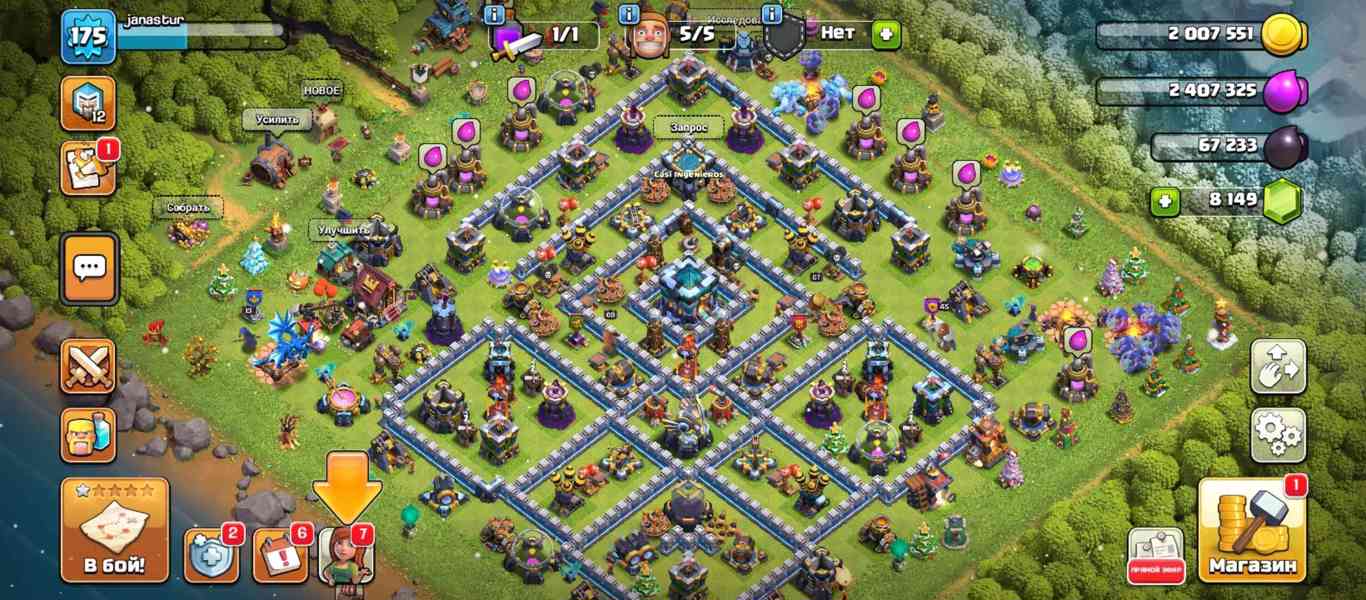Screen dimensions: 1366x600
Task: Tap the level 175 experience badge
Action: (88, 37)
